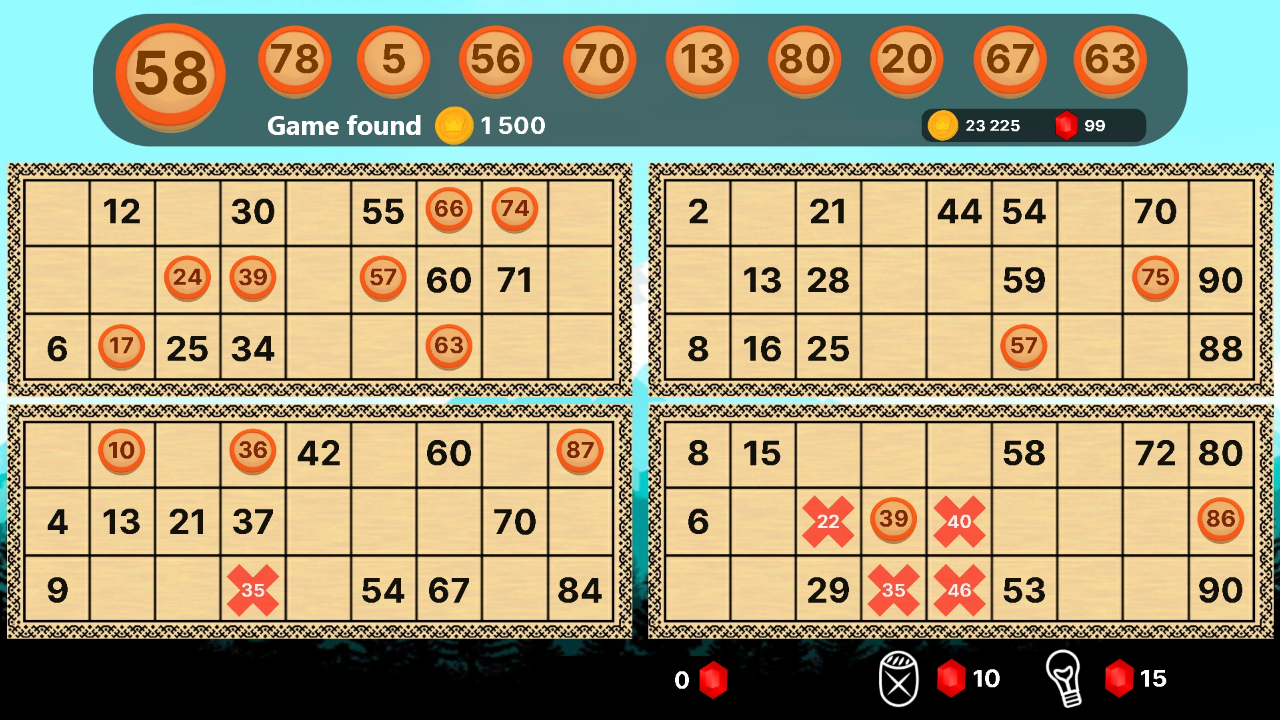Image resolution: width=1280 pixels, height=720 pixels.
Task: Tap the crown coin next to 1 500 reward
Action: tap(453, 126)
